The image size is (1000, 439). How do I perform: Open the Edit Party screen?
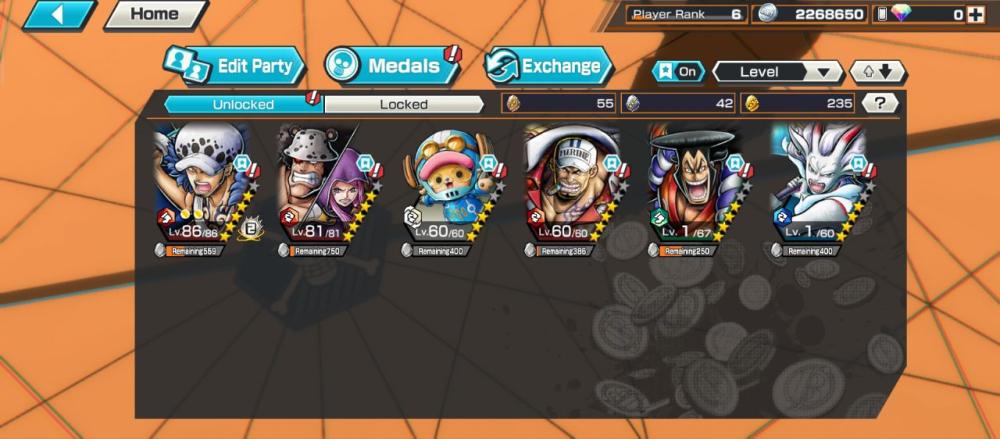pos(236,67)
